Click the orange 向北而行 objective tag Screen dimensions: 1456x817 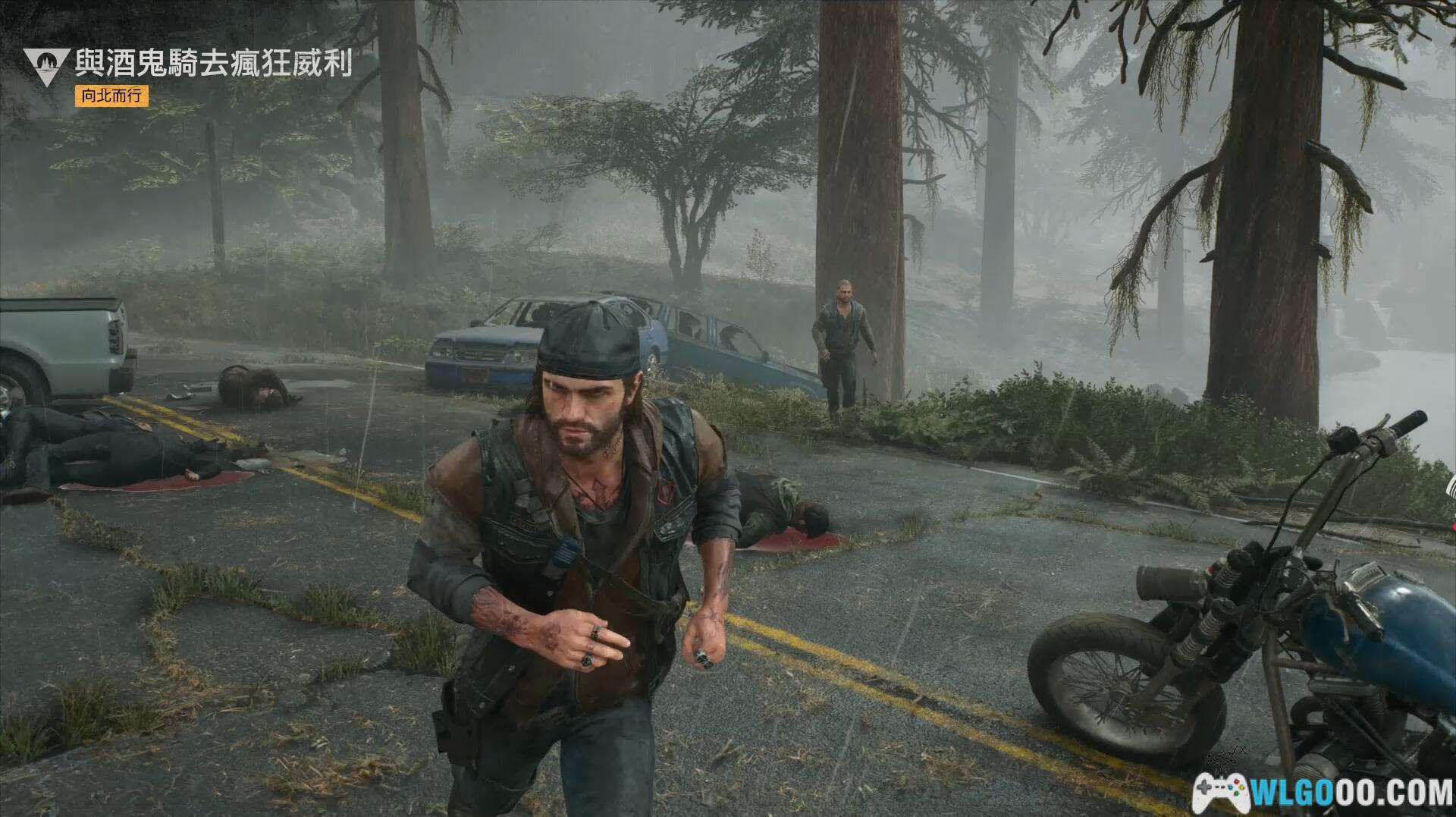[111, 96]
